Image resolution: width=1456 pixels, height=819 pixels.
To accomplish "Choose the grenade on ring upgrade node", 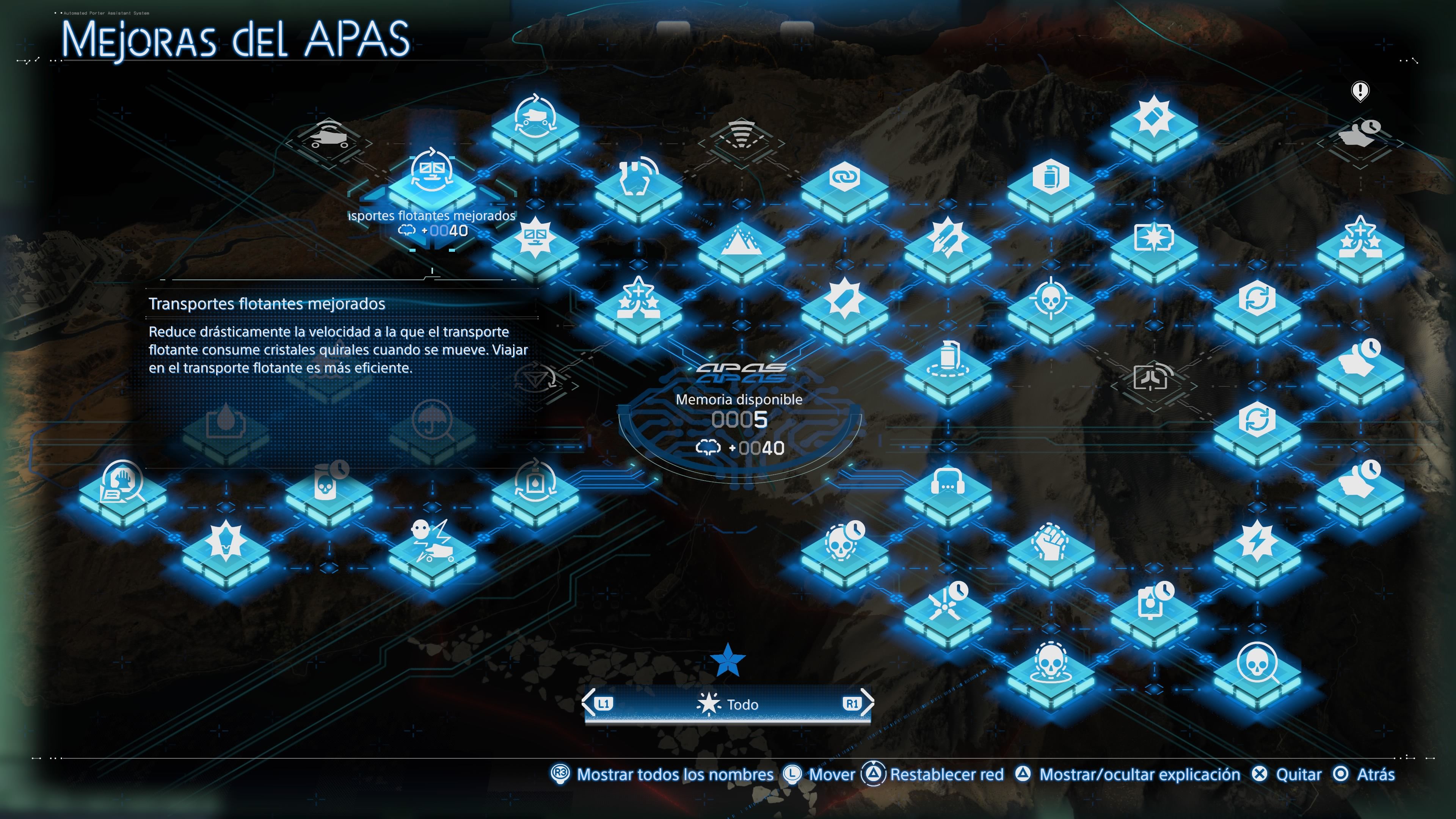I will click(947, 366).
